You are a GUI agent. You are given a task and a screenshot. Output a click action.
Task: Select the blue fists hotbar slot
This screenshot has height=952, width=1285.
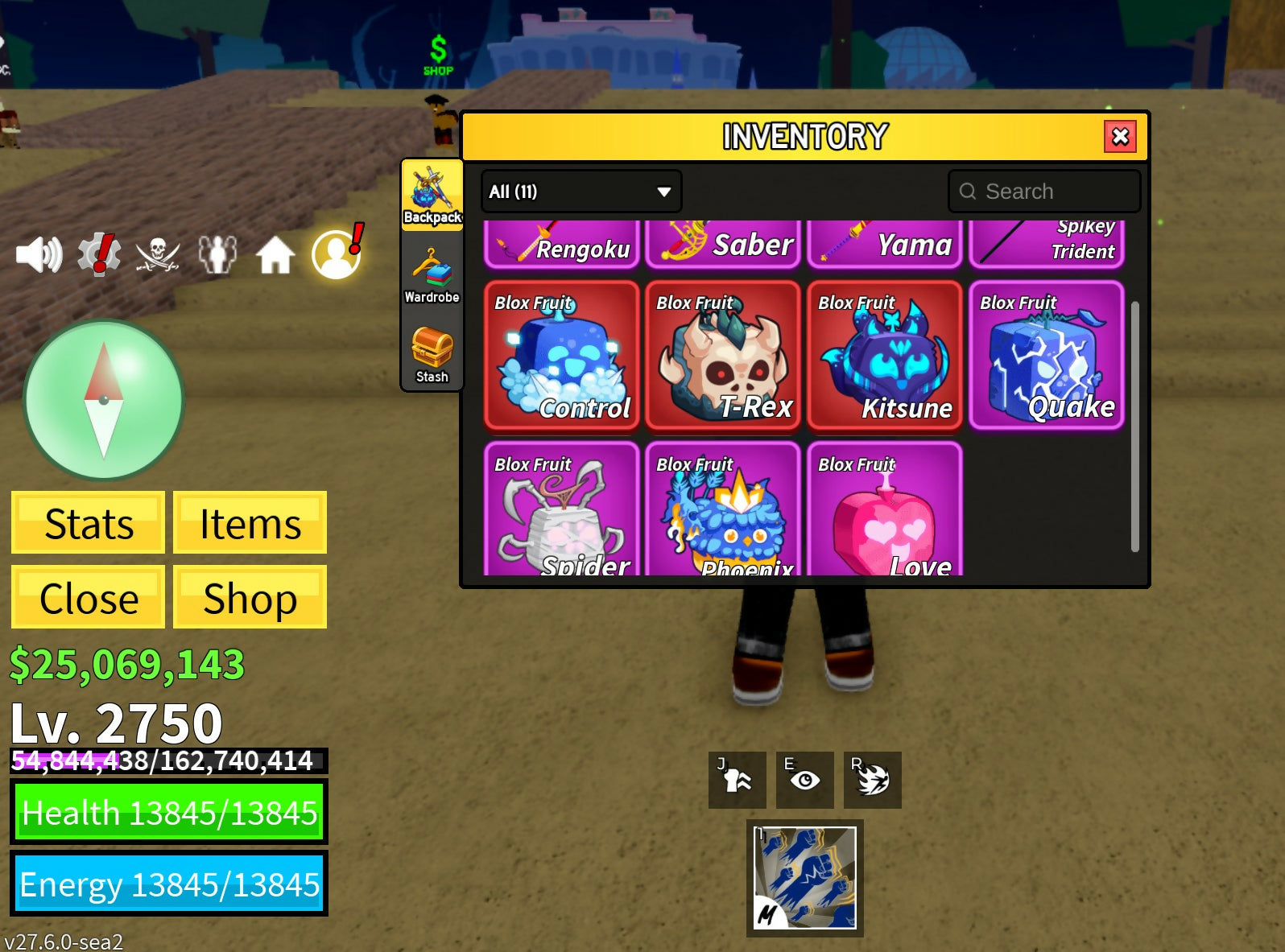tap(805, 878)
